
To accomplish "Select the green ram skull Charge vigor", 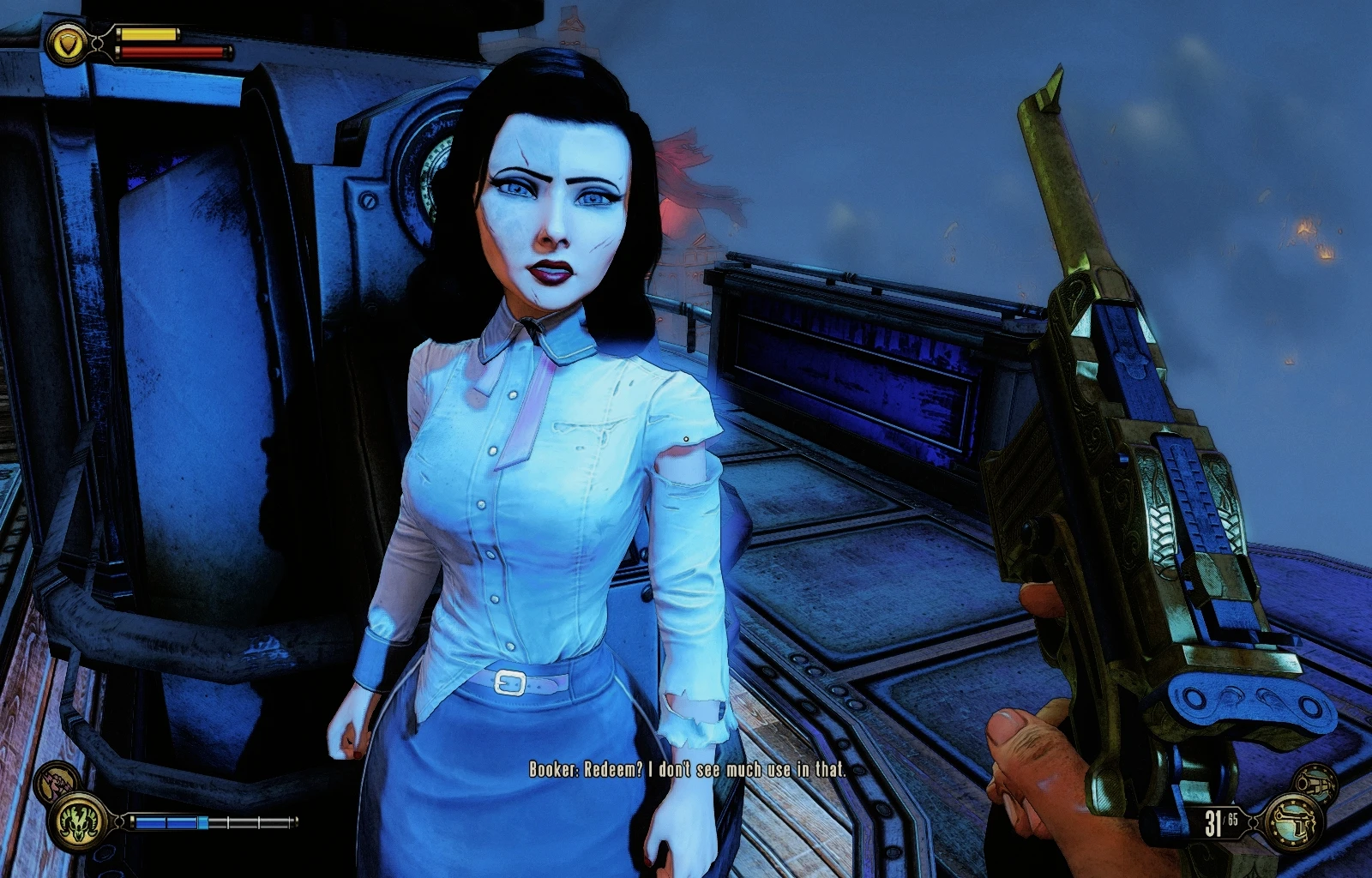I will (x=78, y=821).
